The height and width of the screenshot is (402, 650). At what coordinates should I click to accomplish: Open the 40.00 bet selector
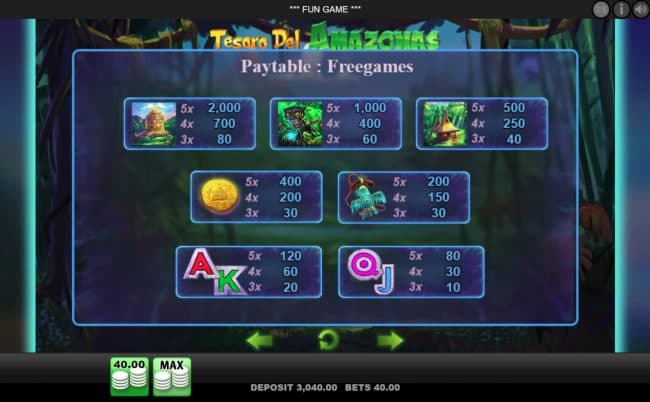point(130,376)
